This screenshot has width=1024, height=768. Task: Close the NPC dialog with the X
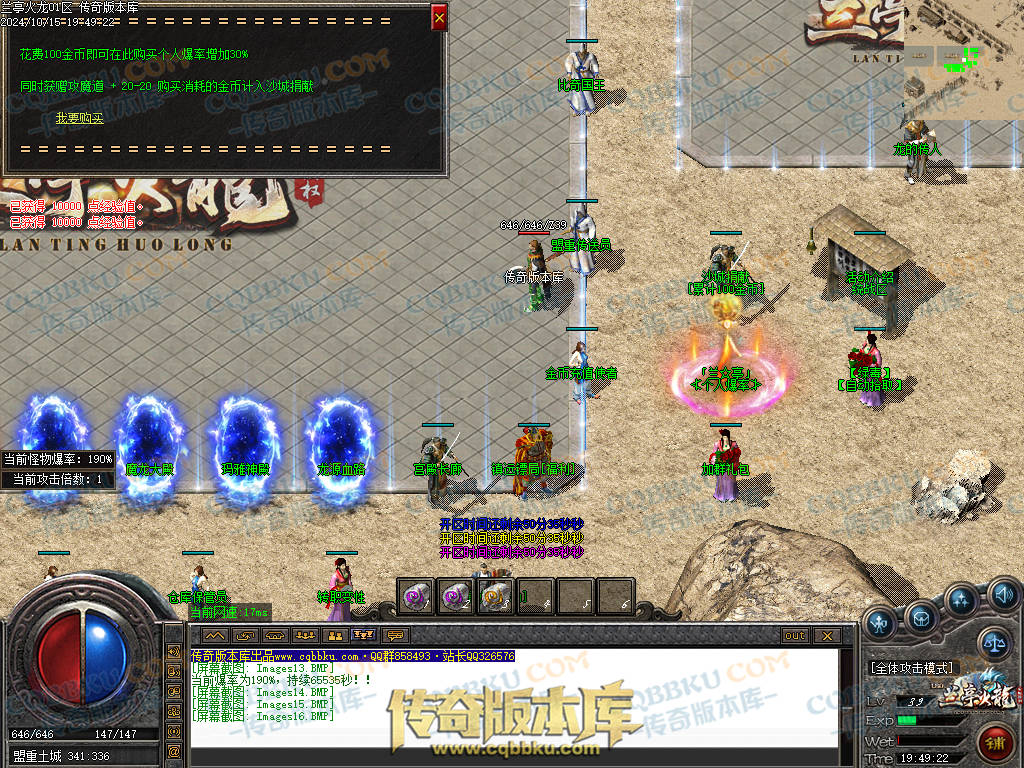point(439,17)
